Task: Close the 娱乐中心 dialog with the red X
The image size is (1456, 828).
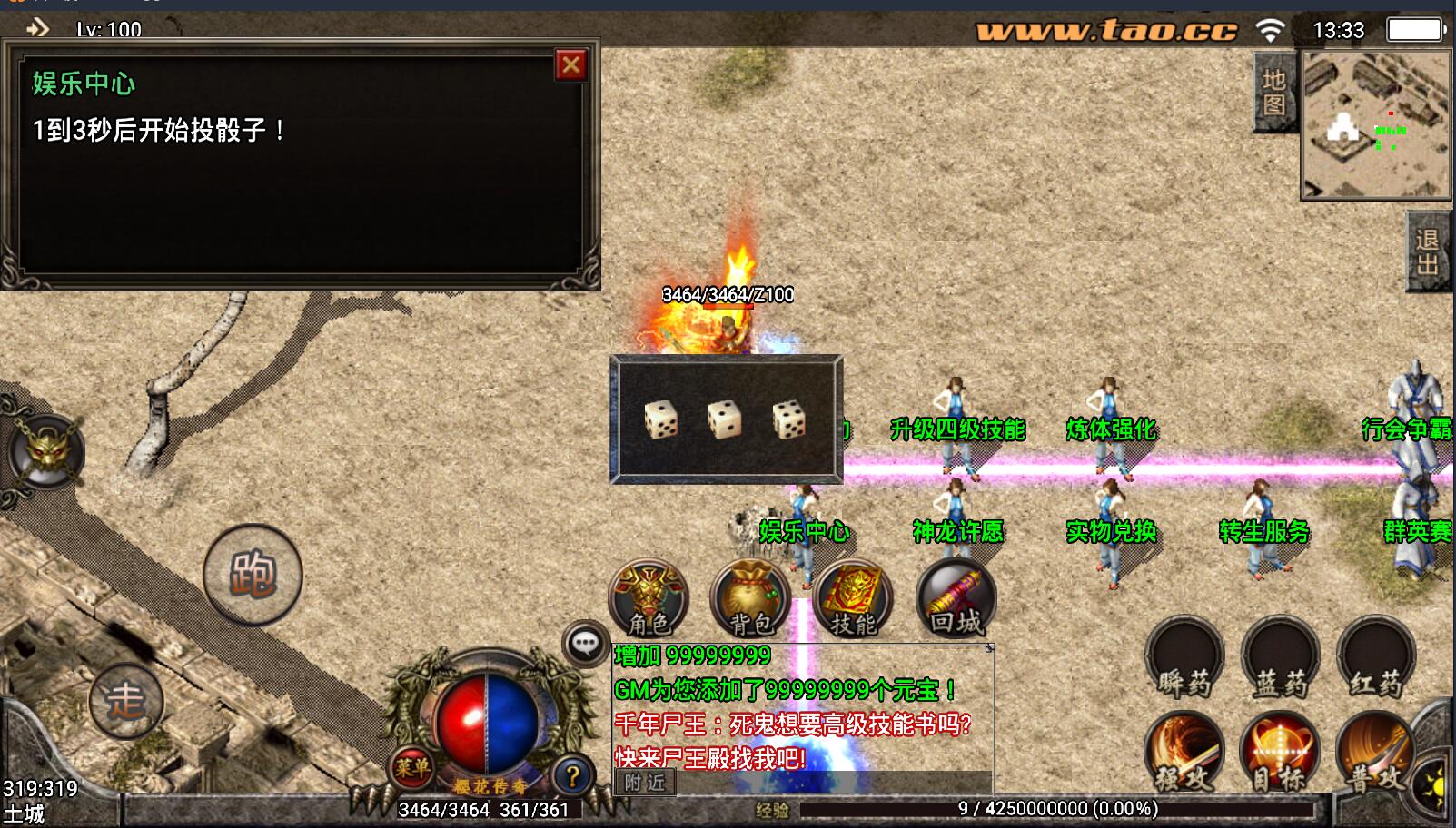Action: click(570, 65)
